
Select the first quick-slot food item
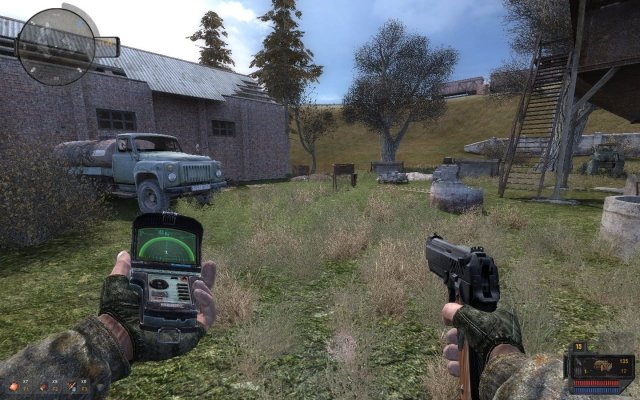[x=14, y=385]
